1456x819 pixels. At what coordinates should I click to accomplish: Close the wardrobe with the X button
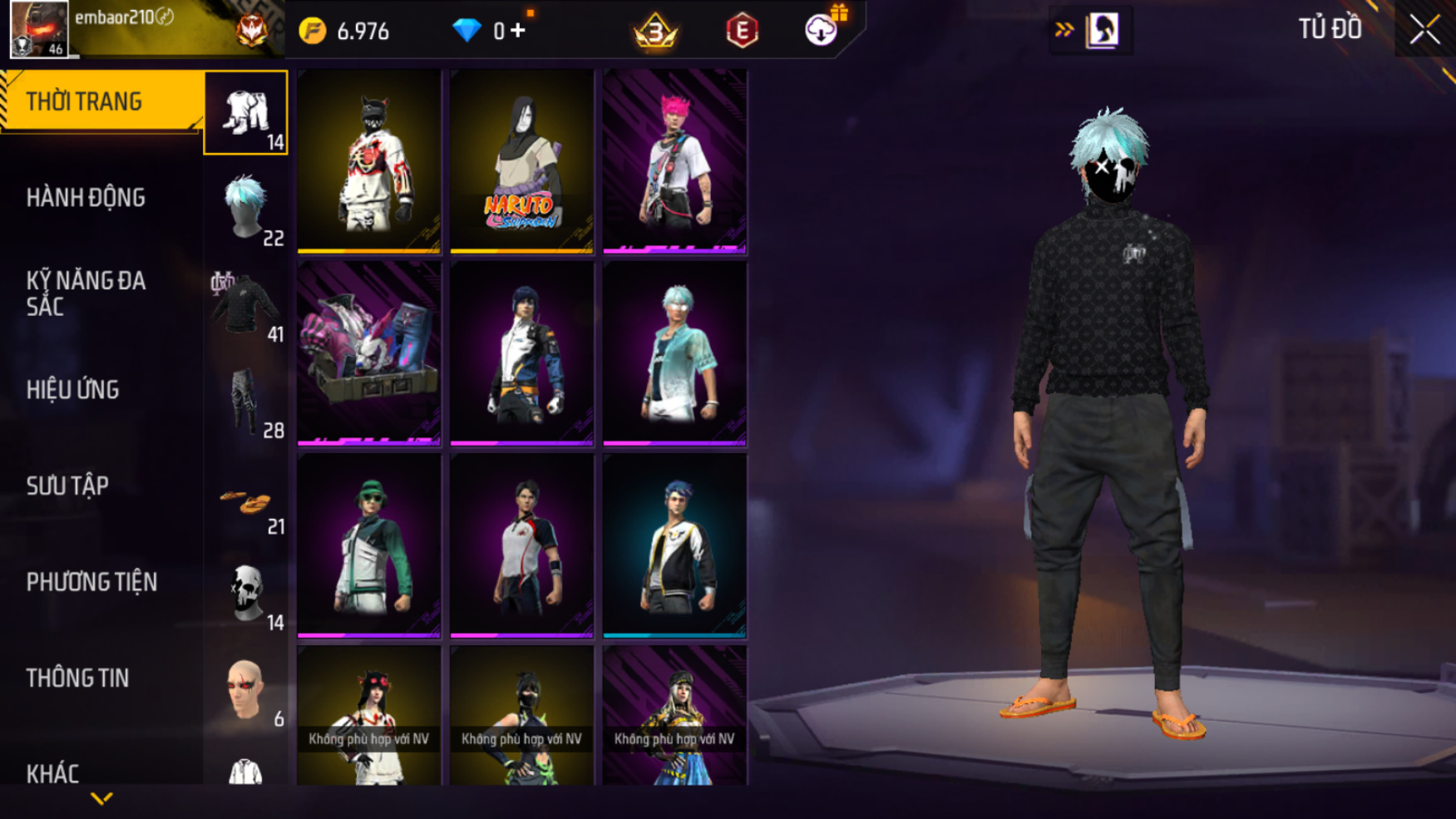click(x=1424, y=30)
